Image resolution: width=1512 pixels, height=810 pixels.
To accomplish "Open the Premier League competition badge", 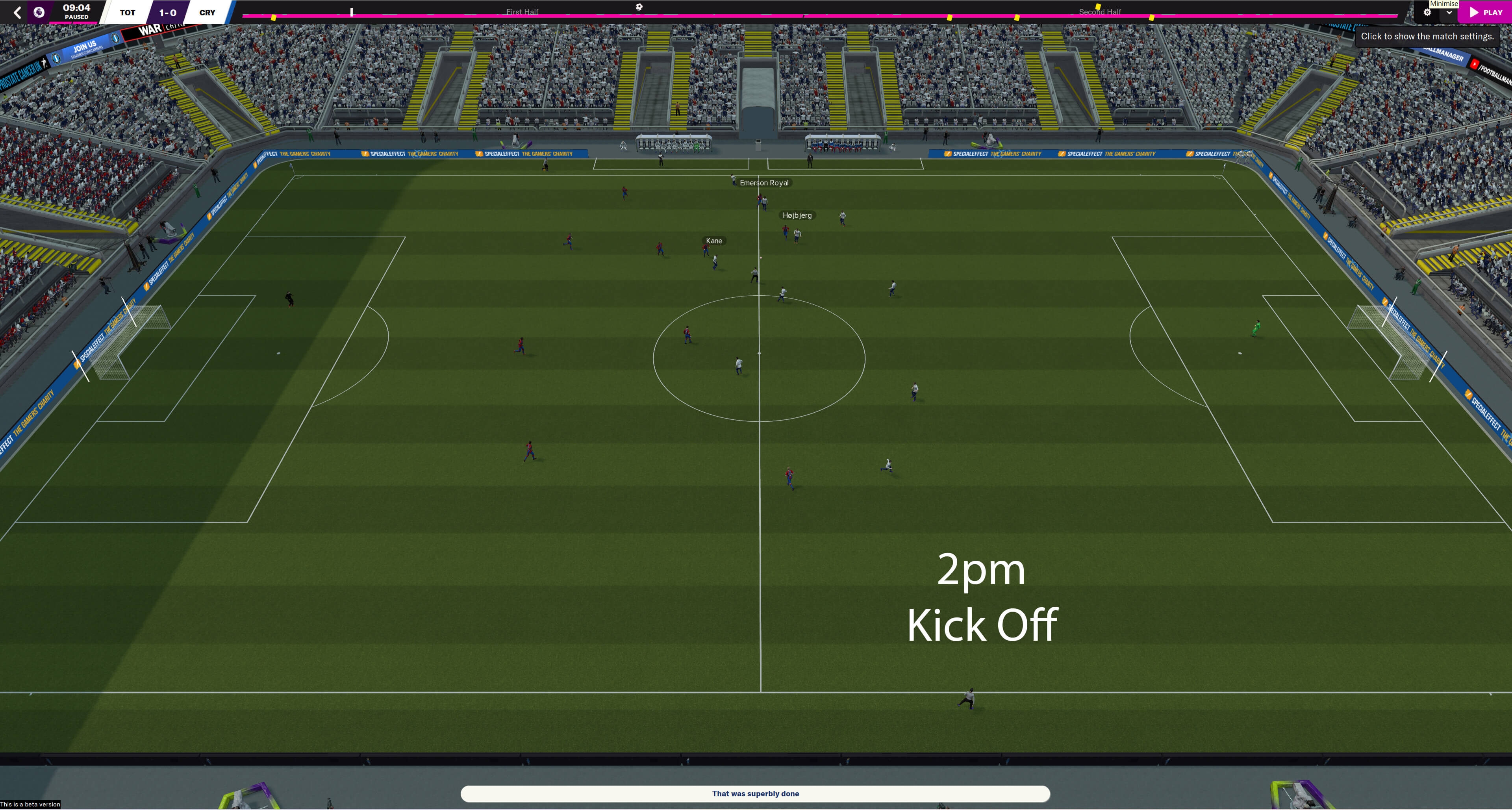I will point(39,12).
